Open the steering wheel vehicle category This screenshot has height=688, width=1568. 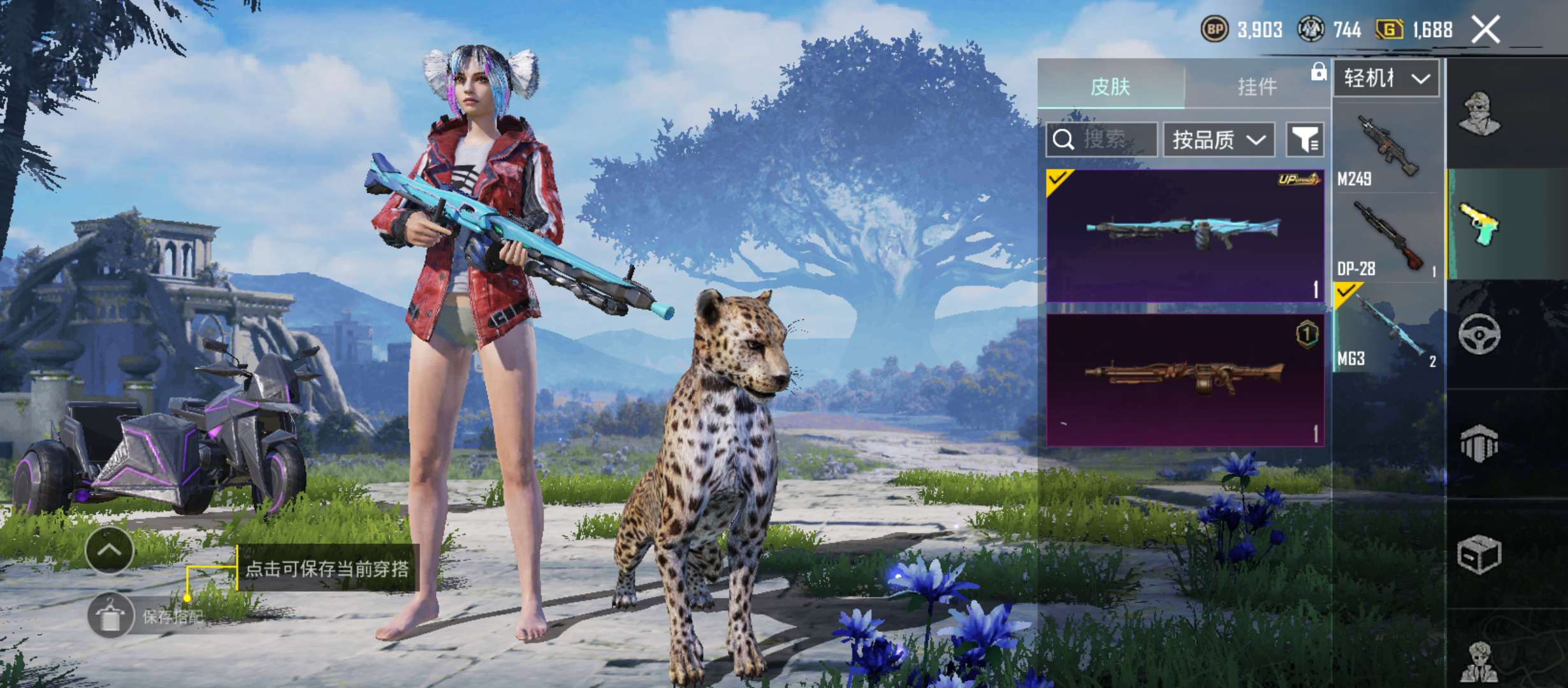pyautogui.click(x=1480, y=333)
